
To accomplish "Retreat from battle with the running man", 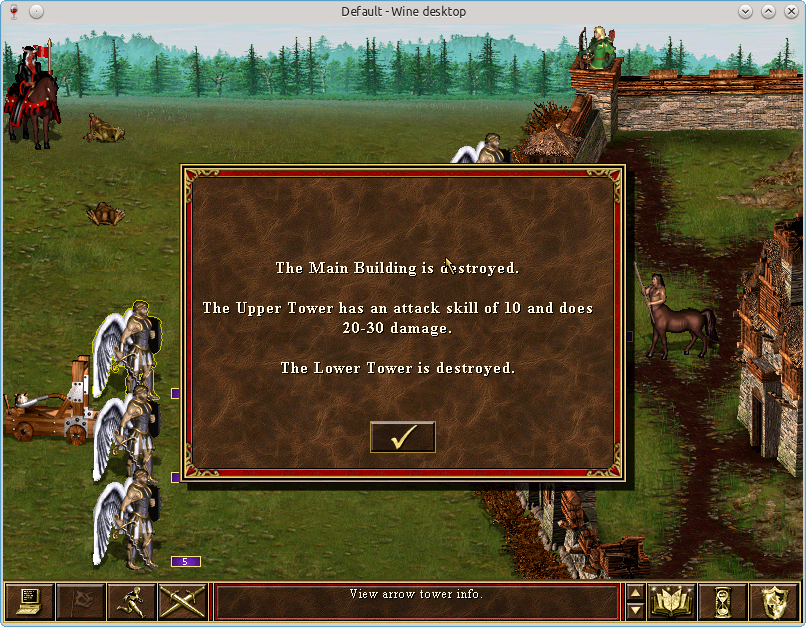I will tap(131, 601).
